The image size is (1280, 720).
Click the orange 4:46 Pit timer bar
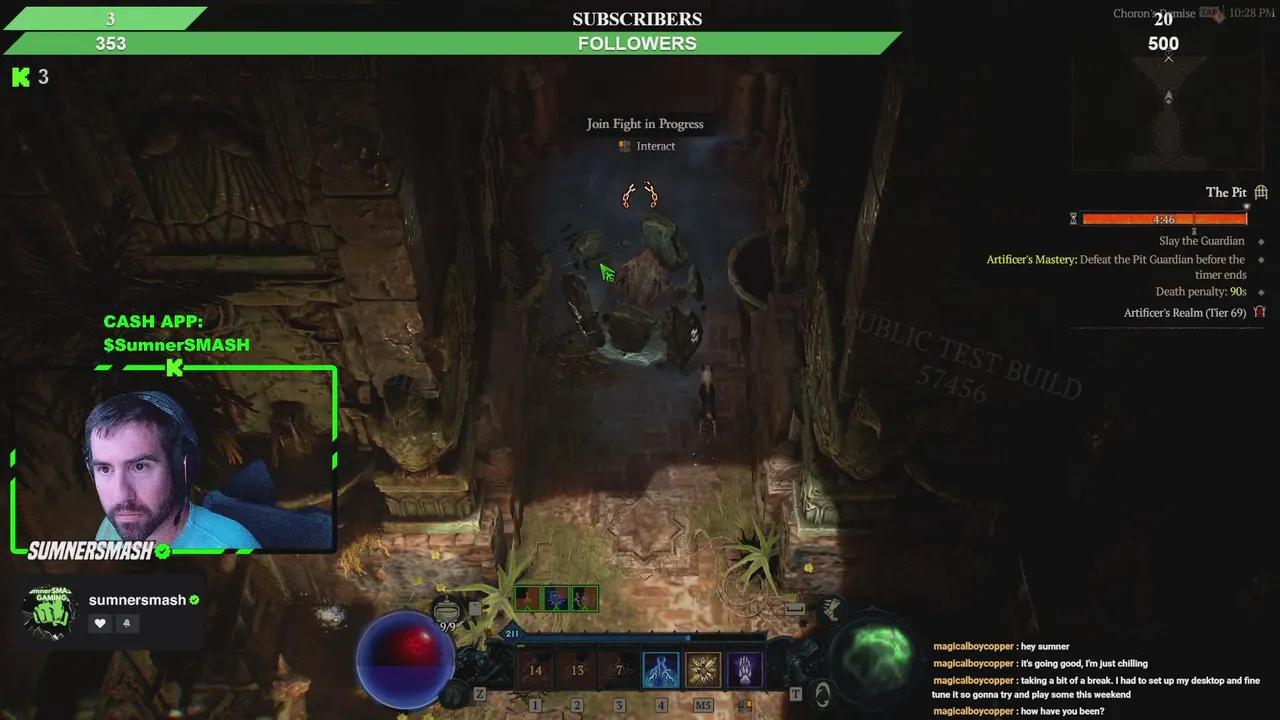click(1163, 219)
